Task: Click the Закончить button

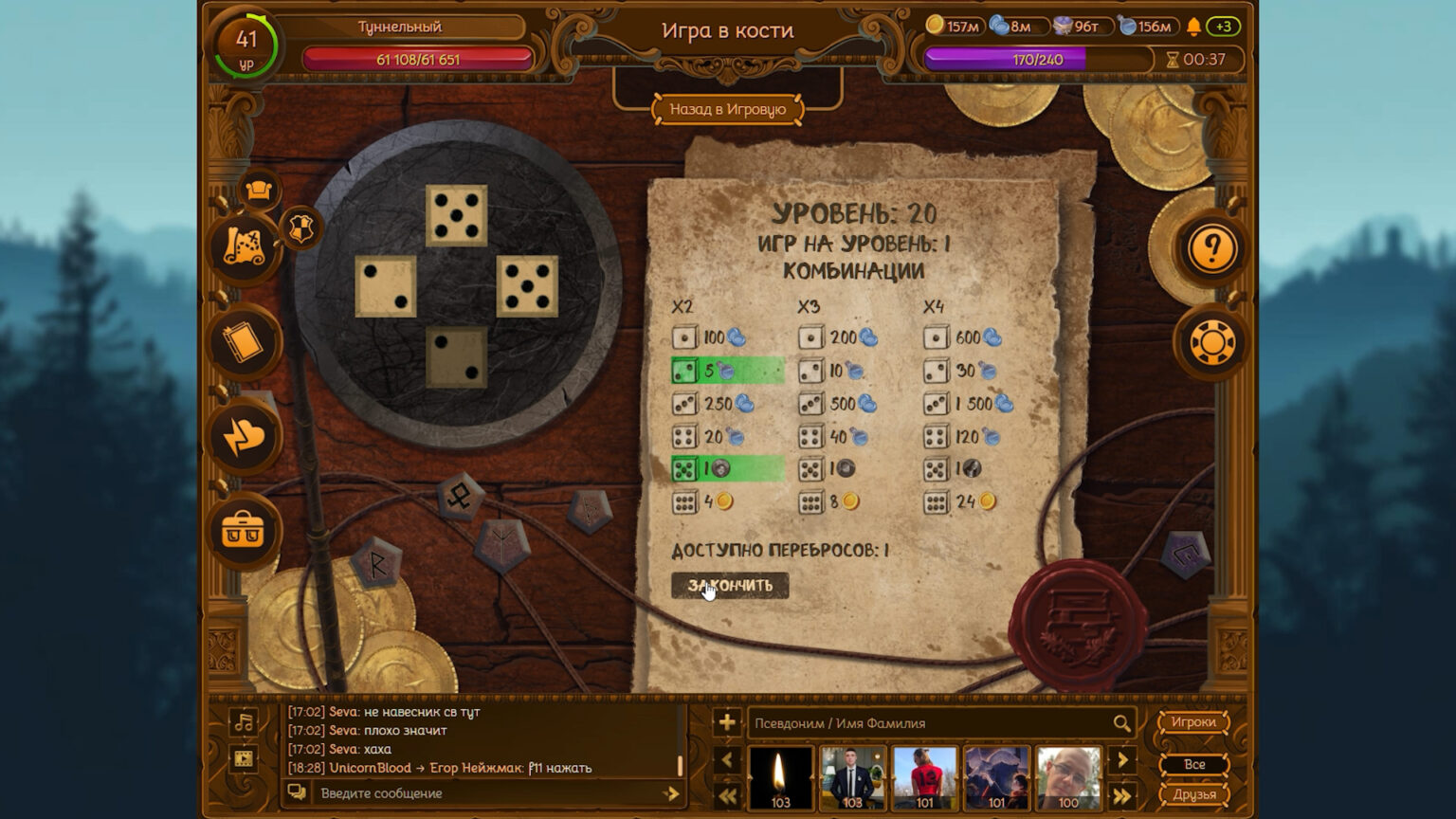Action: point(730,586)
